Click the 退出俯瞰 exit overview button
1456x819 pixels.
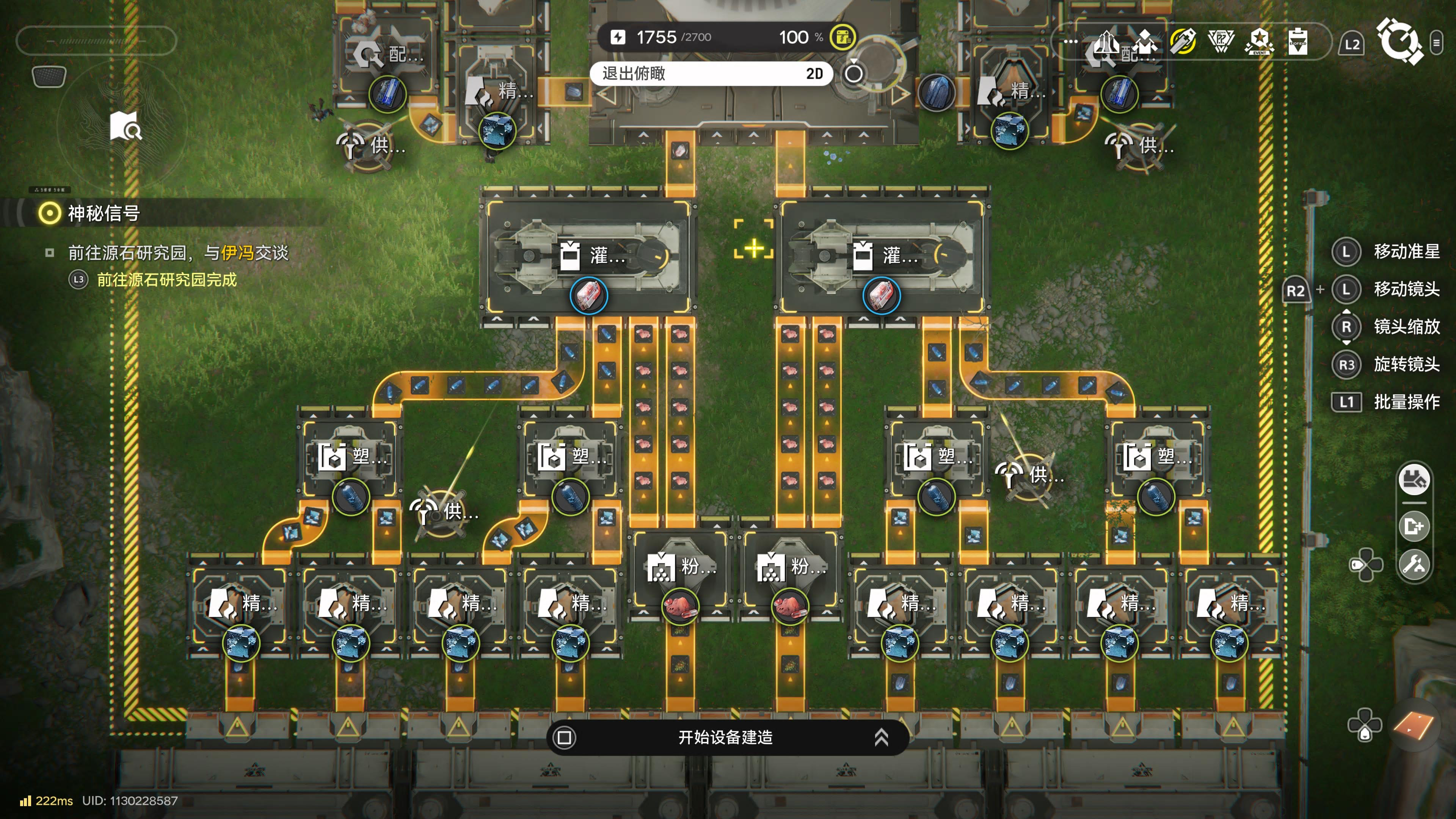(711, 74)
